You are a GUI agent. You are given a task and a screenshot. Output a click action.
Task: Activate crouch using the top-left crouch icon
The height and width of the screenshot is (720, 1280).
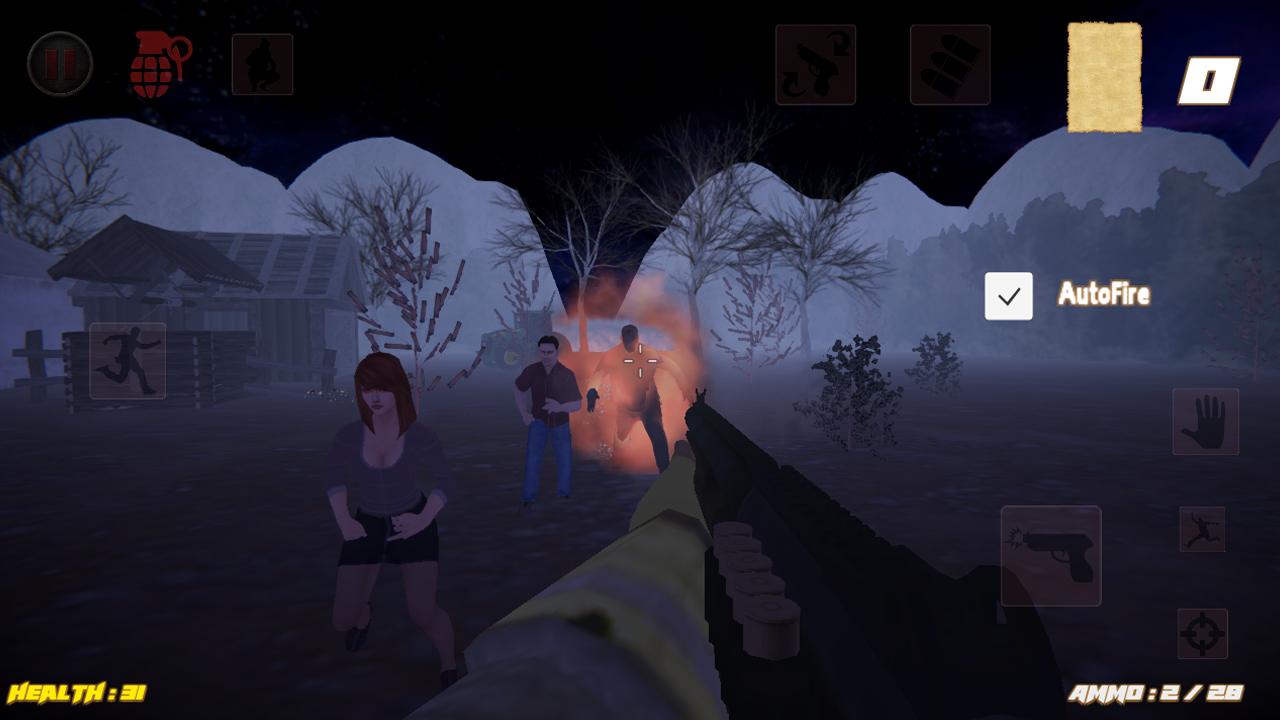262,63
